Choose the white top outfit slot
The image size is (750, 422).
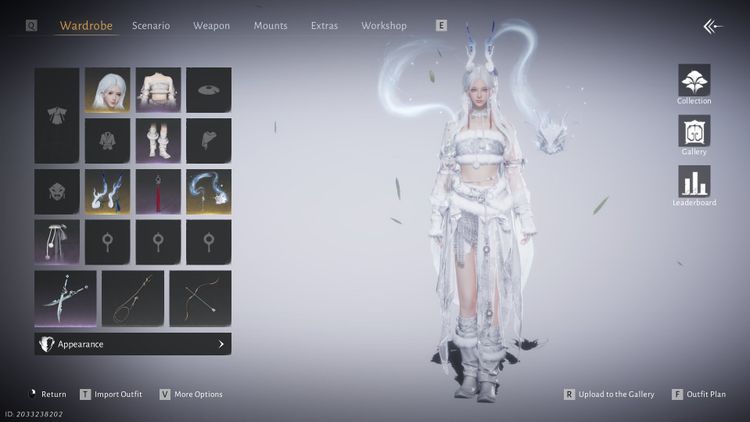click(x=158, y=90)
